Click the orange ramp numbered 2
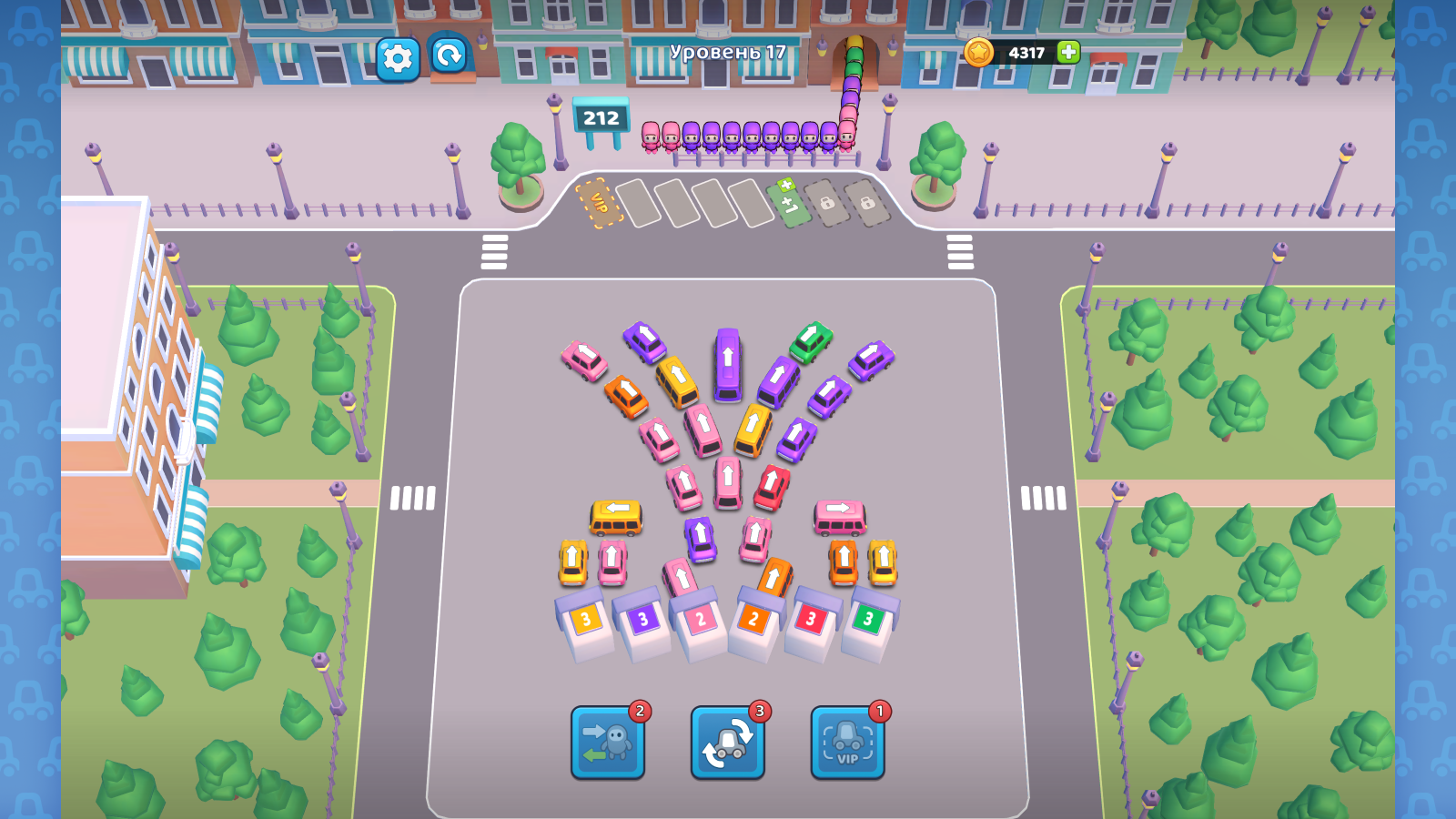This screenshot has height=819, width=1456. [x=753, y=619]
